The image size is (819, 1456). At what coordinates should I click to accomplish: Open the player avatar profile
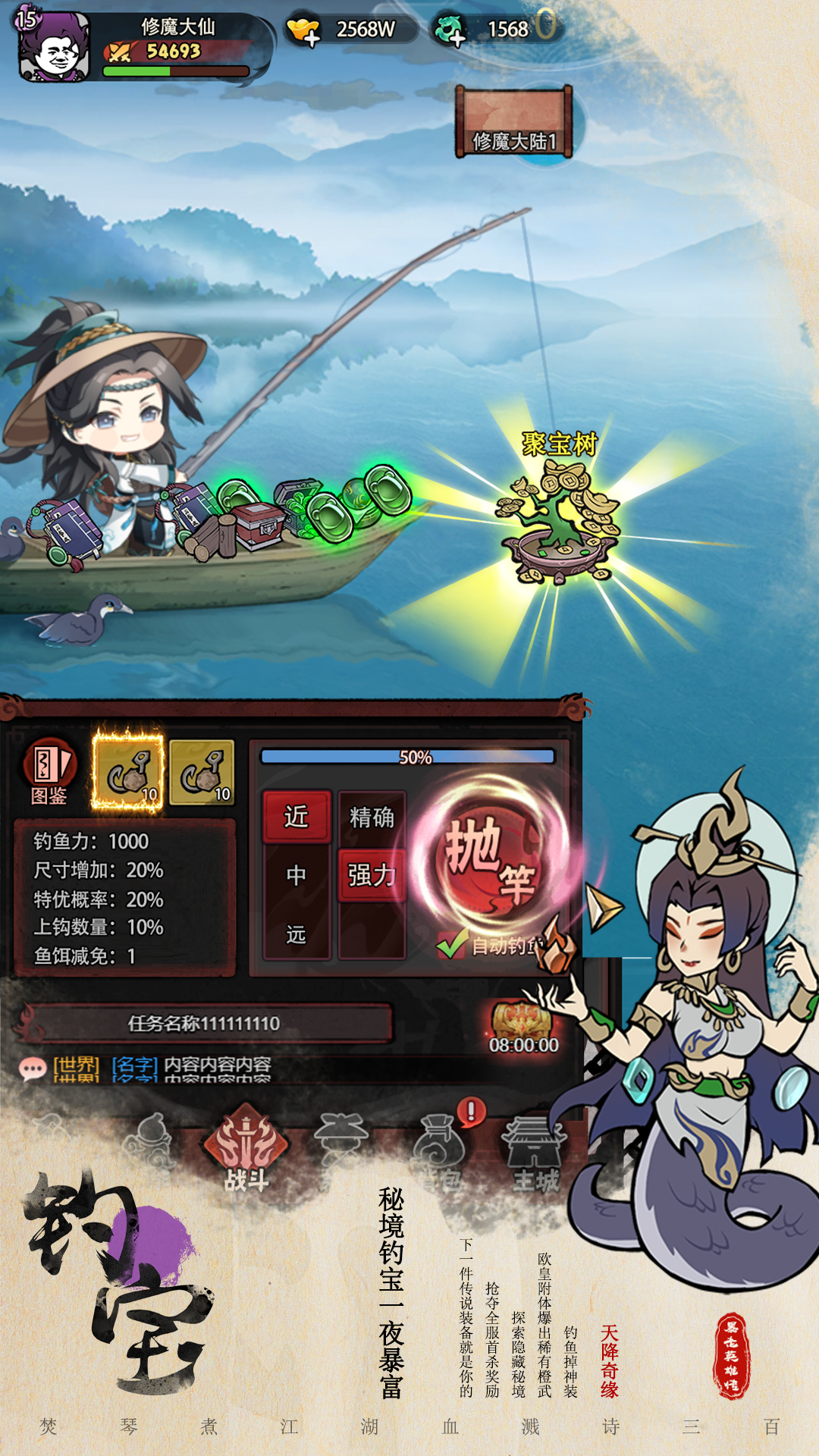54,47
